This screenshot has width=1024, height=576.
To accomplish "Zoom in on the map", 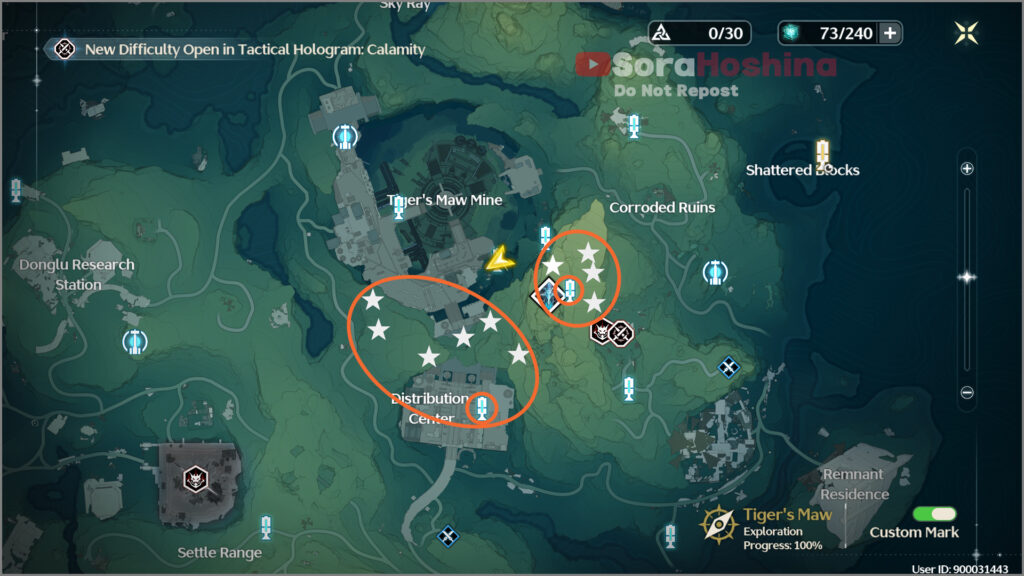I will (966, 169).
